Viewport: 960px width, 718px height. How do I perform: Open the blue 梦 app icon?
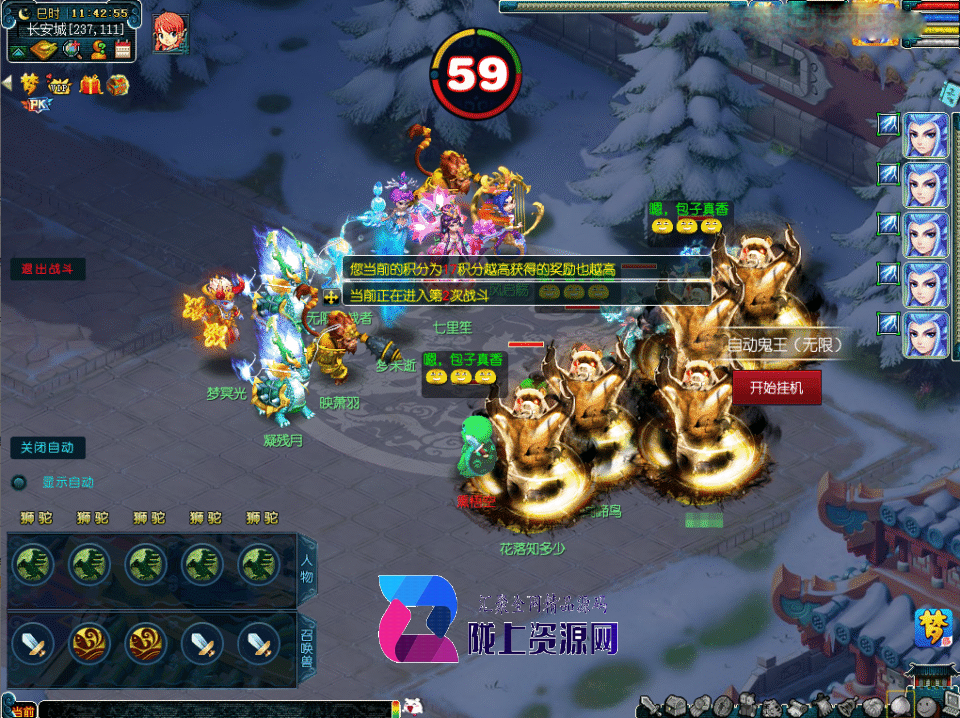(932, 629)
